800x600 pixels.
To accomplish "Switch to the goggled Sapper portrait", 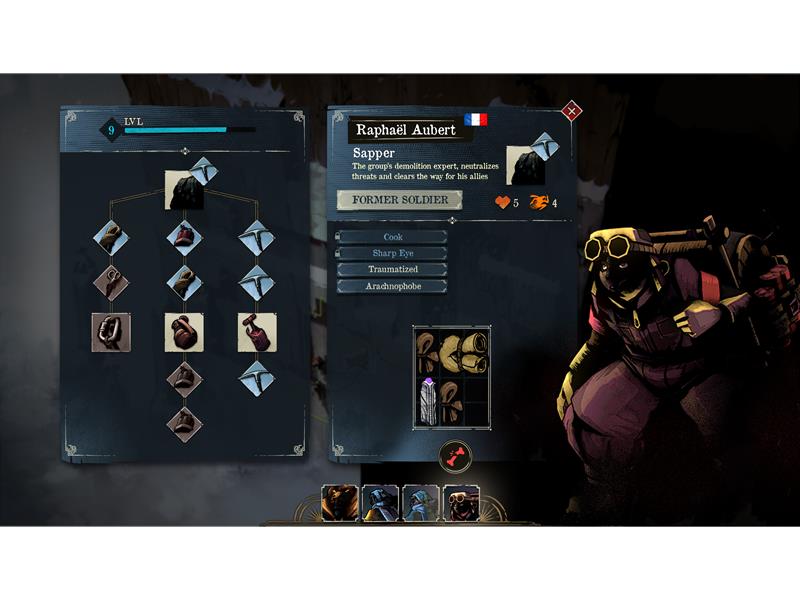I will click(461, 502).
